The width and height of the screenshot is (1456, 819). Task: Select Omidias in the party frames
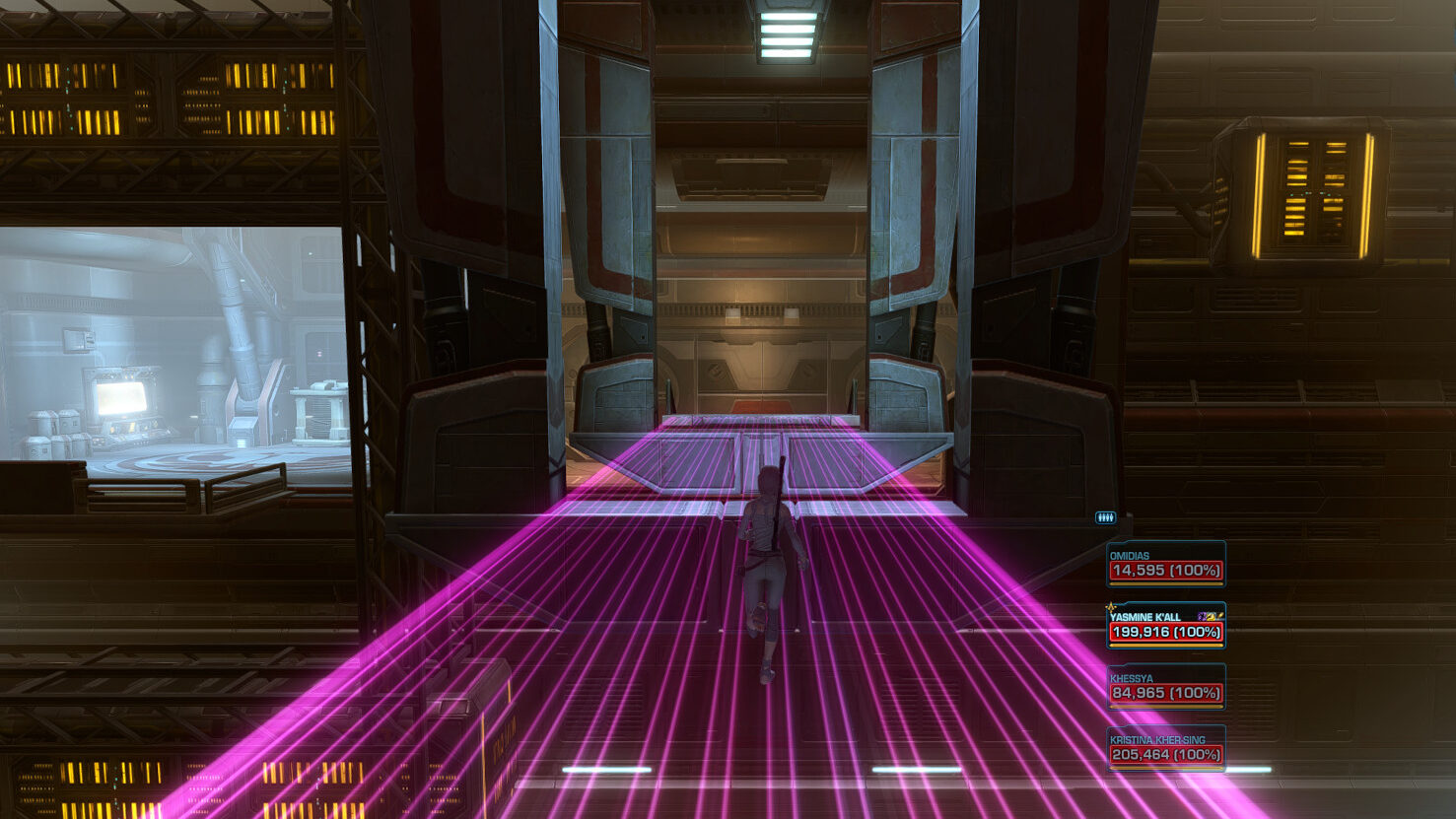point(1165,565)
